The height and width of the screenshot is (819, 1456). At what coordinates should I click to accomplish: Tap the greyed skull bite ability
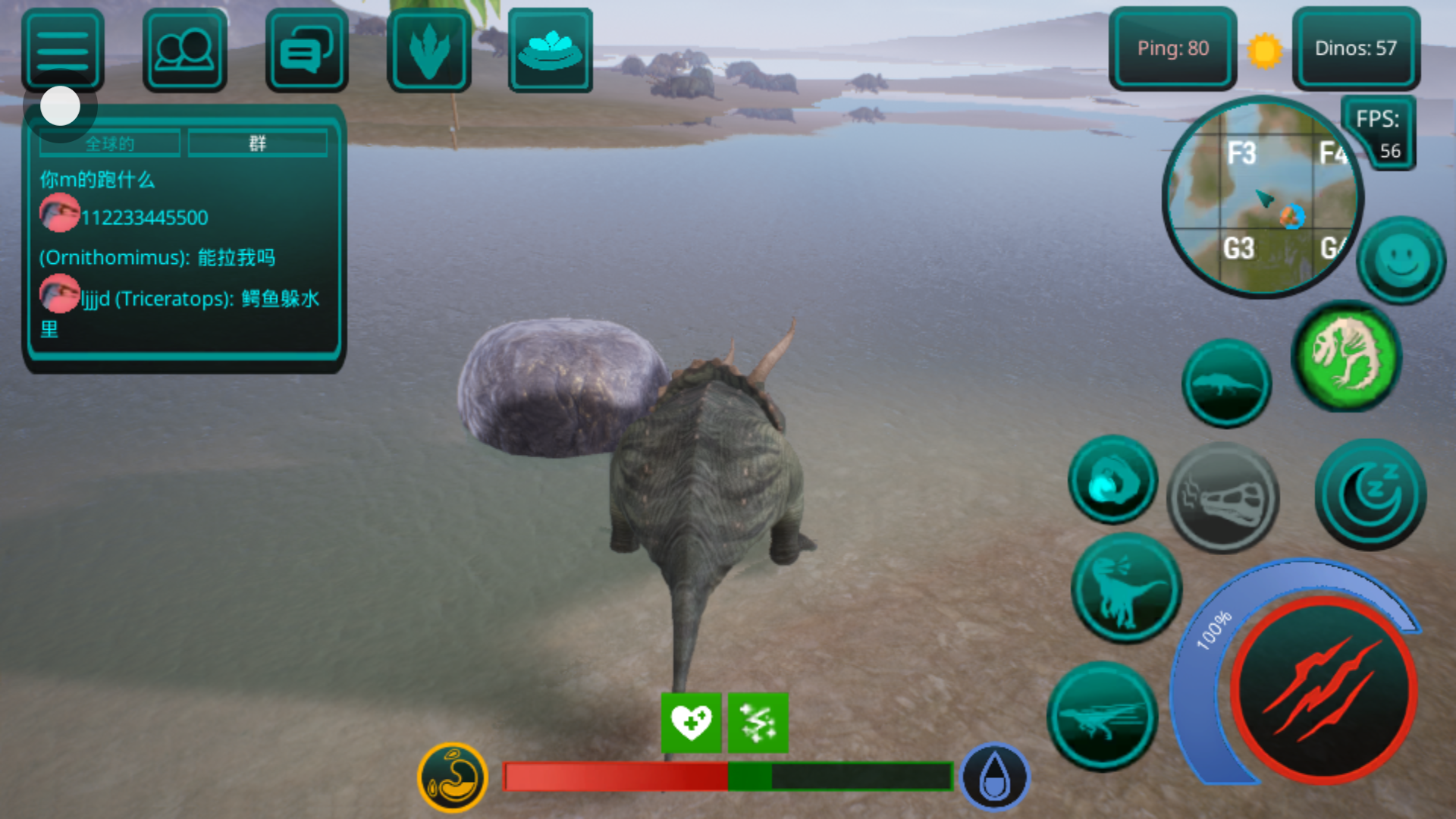click(x=1222, y=497)
